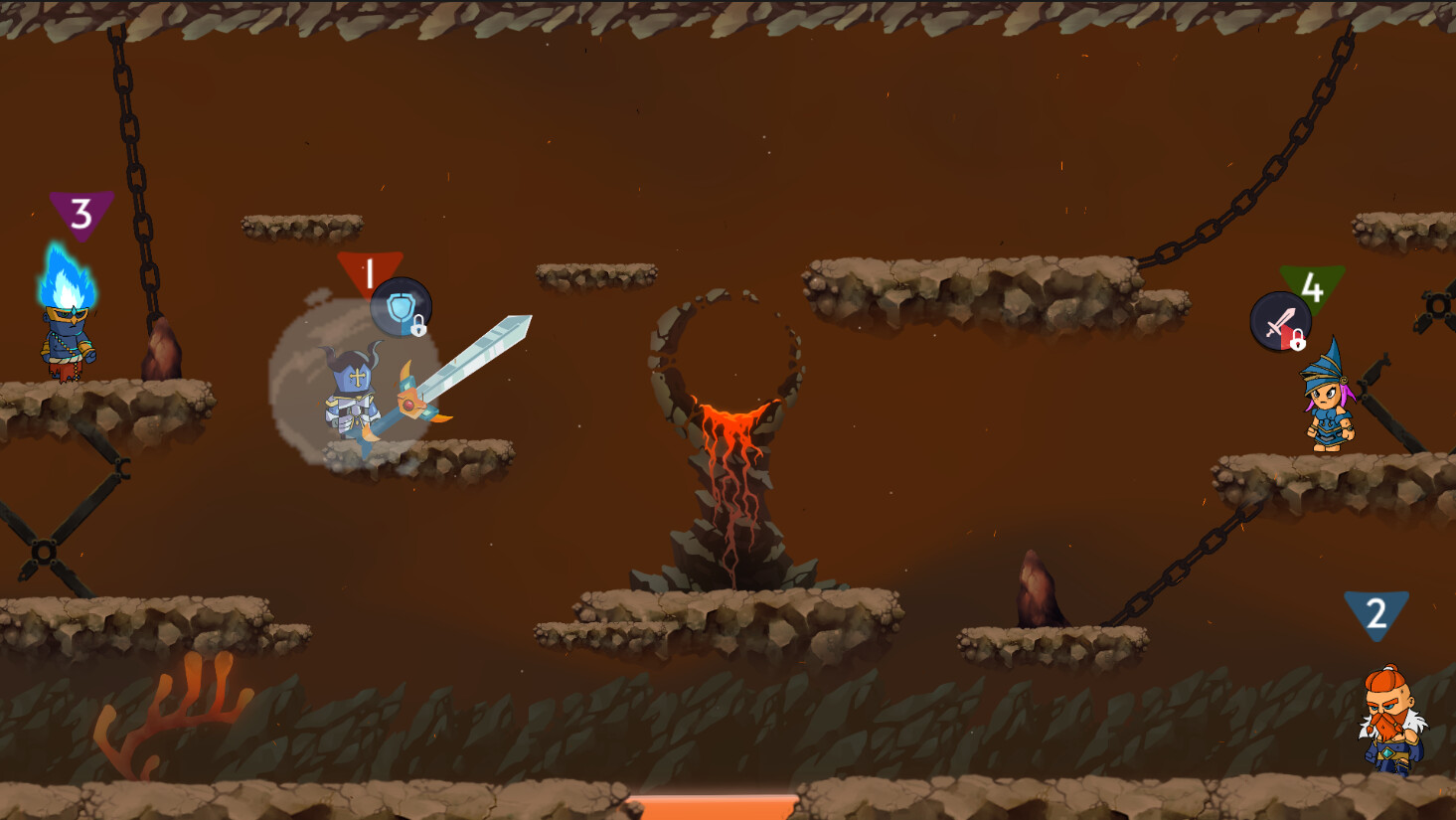Click the purple triangle marker labeled 3
This screenshot has width=1456, height=820.
coord(81,213)
